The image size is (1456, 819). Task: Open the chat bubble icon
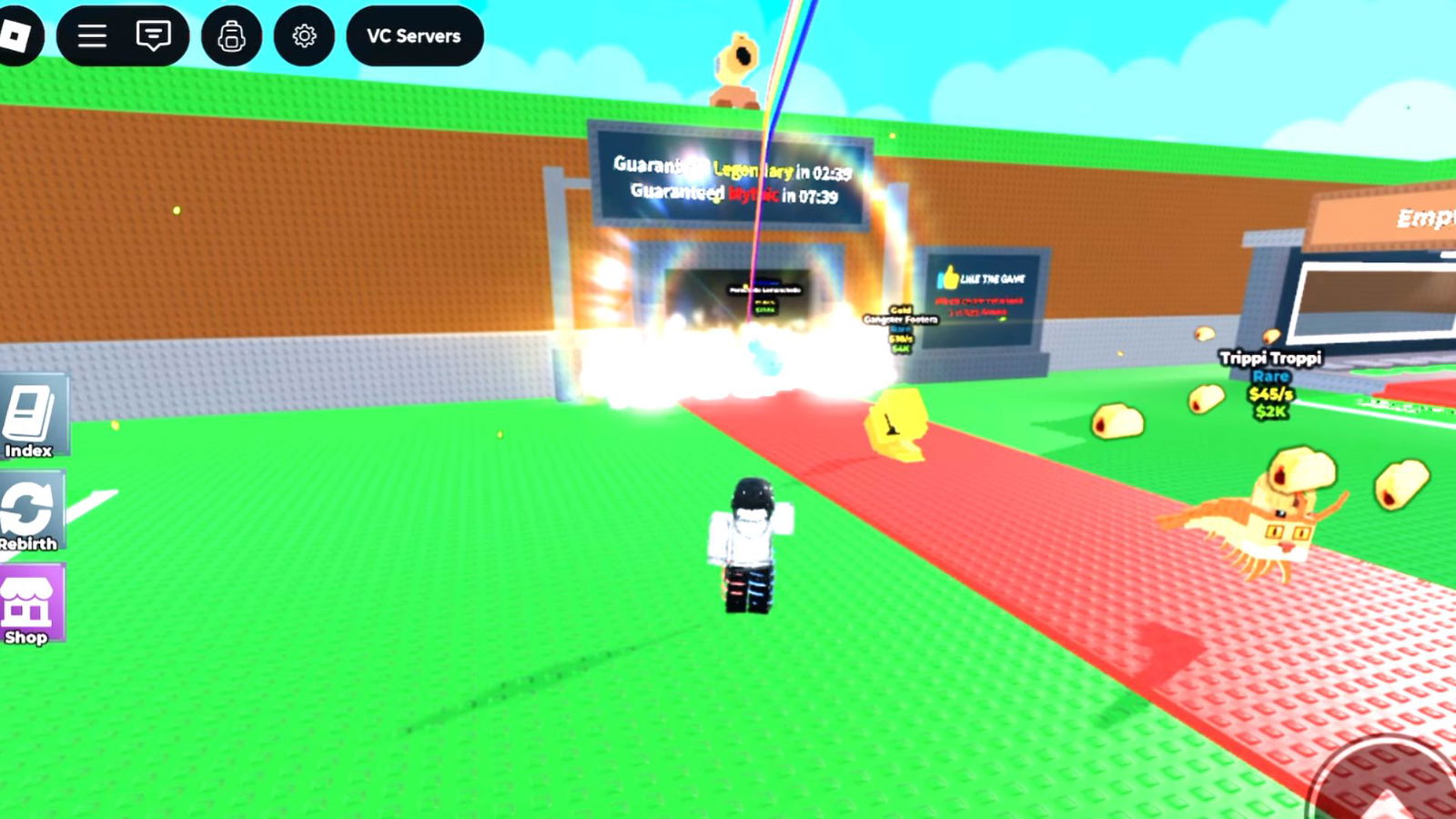(x=154, y=35)
